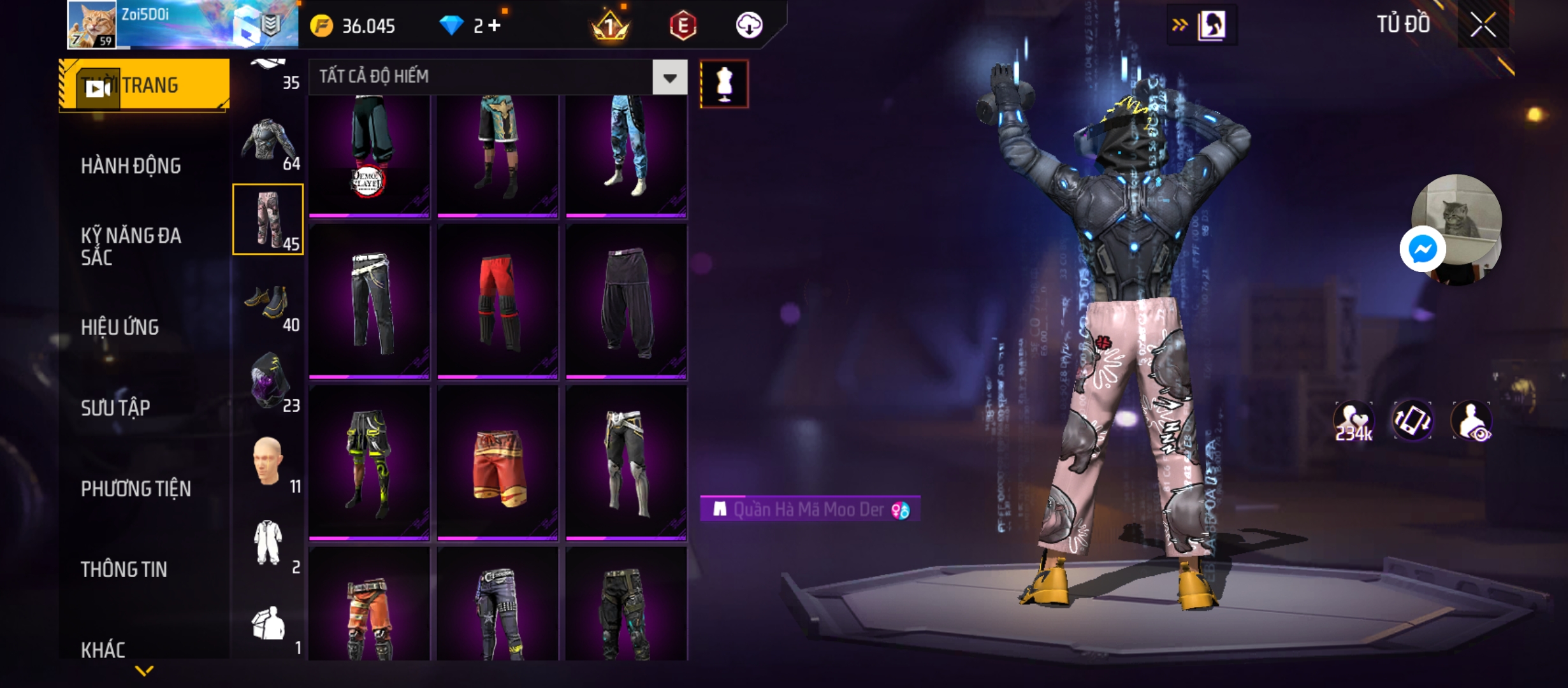The height and width of the screenshot is (688, 1568).
Task: Open the Thông Tin section
Action: (x=124, y=570)
